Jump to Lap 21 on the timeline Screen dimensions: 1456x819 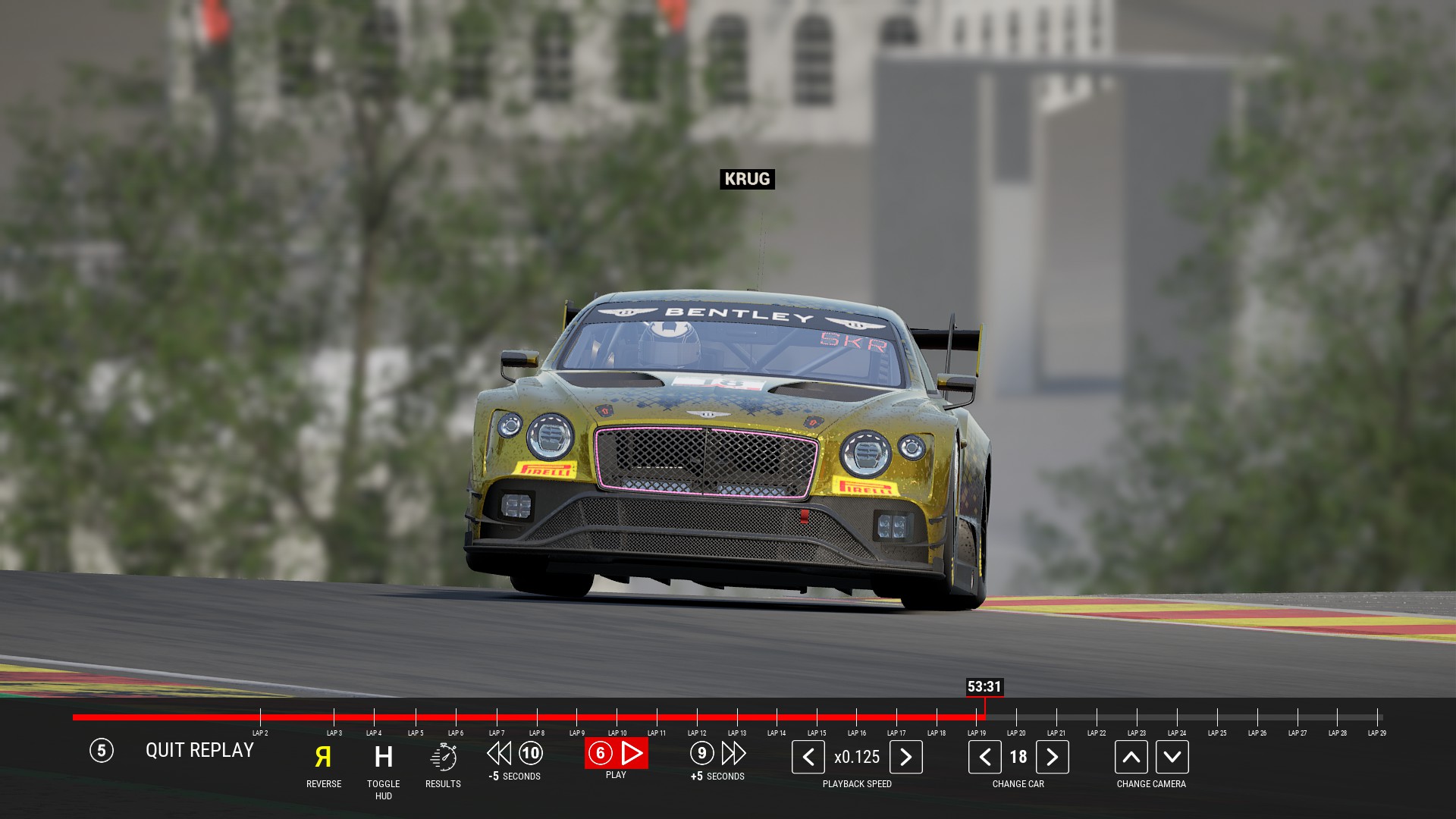[x=1056, y=717]
